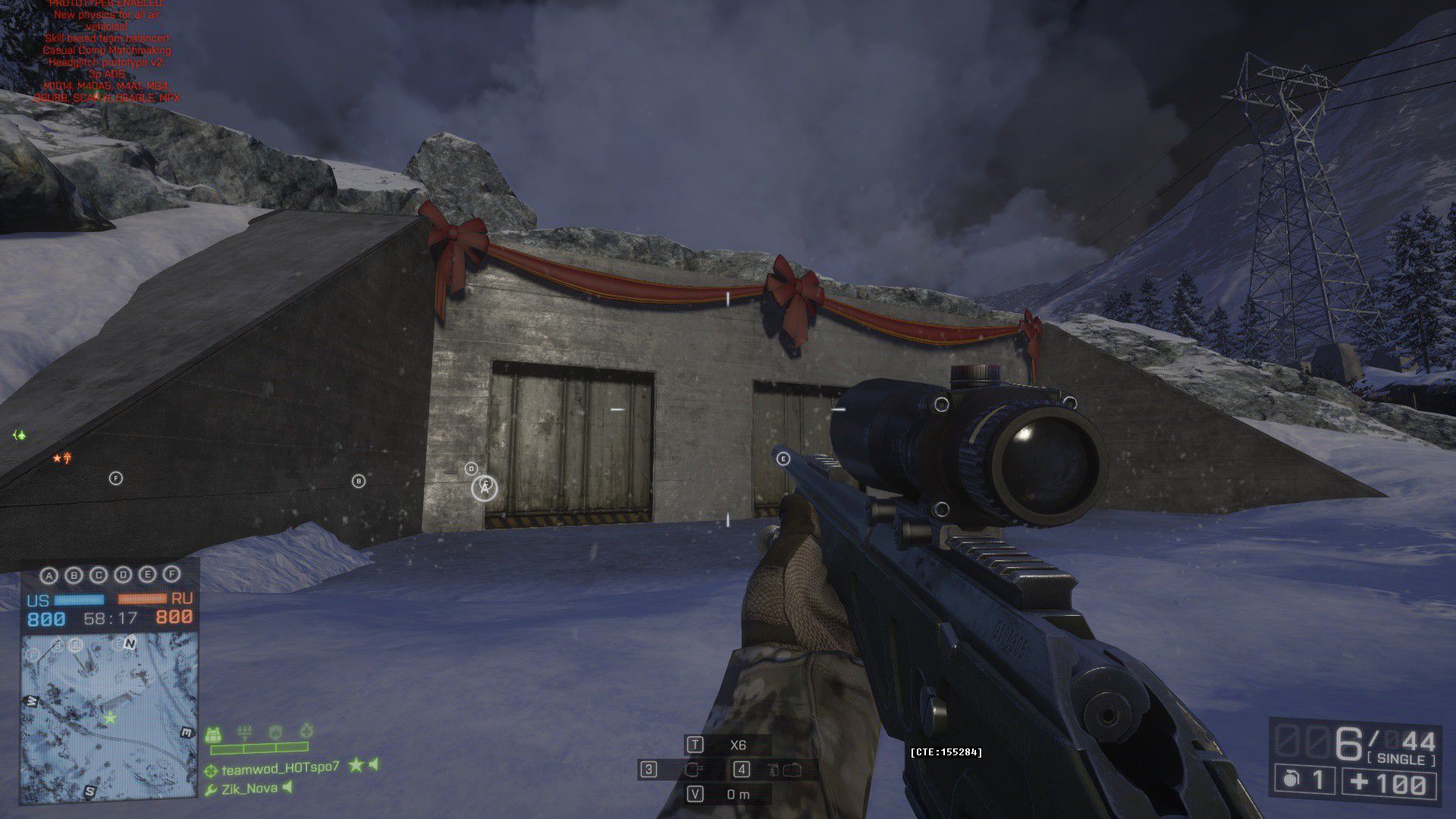Image resolution: width=1456 pixels, height=819 pixels.
Task: Click the minimap in the corner
Action: tap(108, 717)
